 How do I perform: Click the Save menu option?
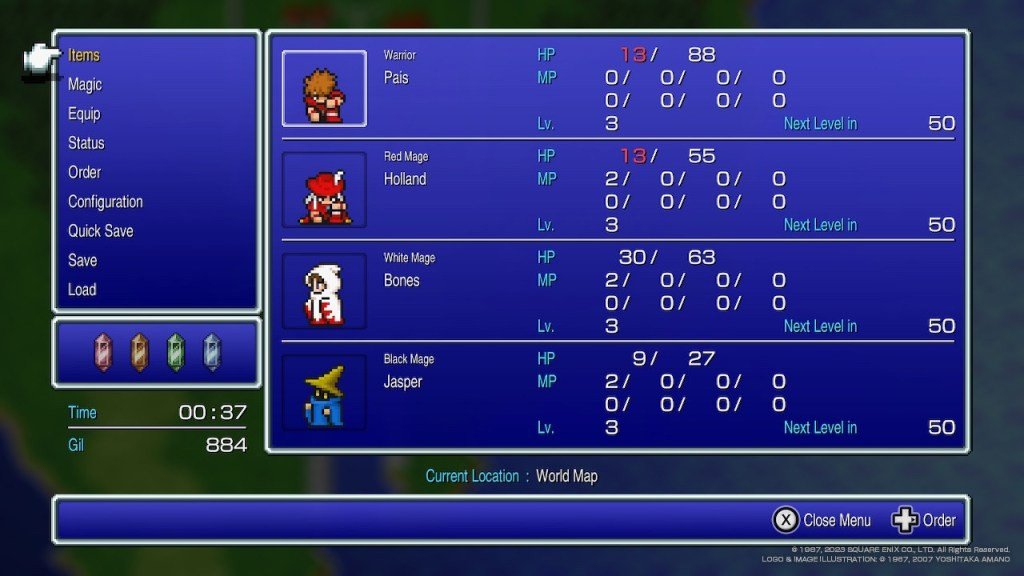click(x=82, y=260)
